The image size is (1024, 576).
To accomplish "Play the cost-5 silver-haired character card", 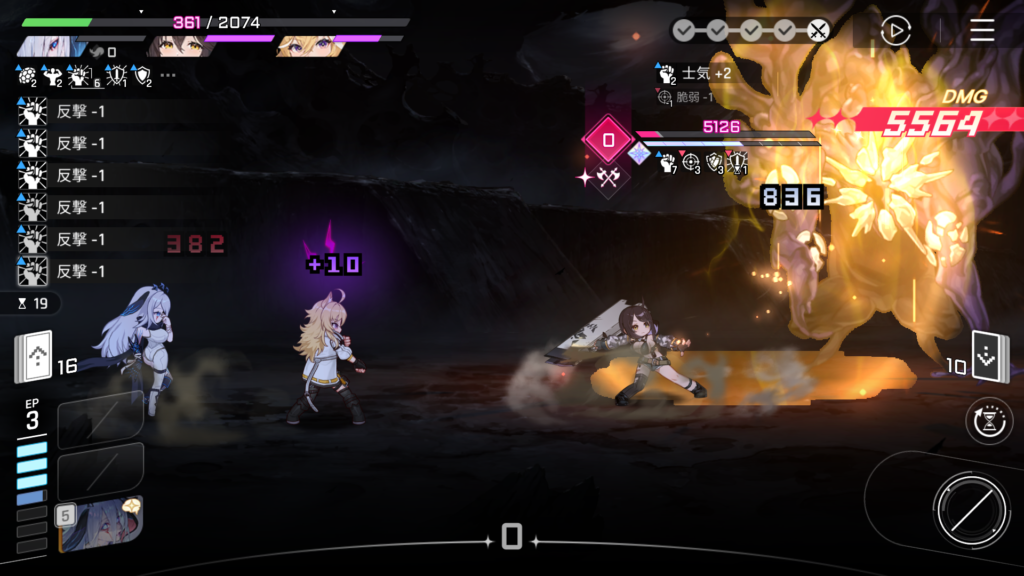I will (x=100, y=524).
